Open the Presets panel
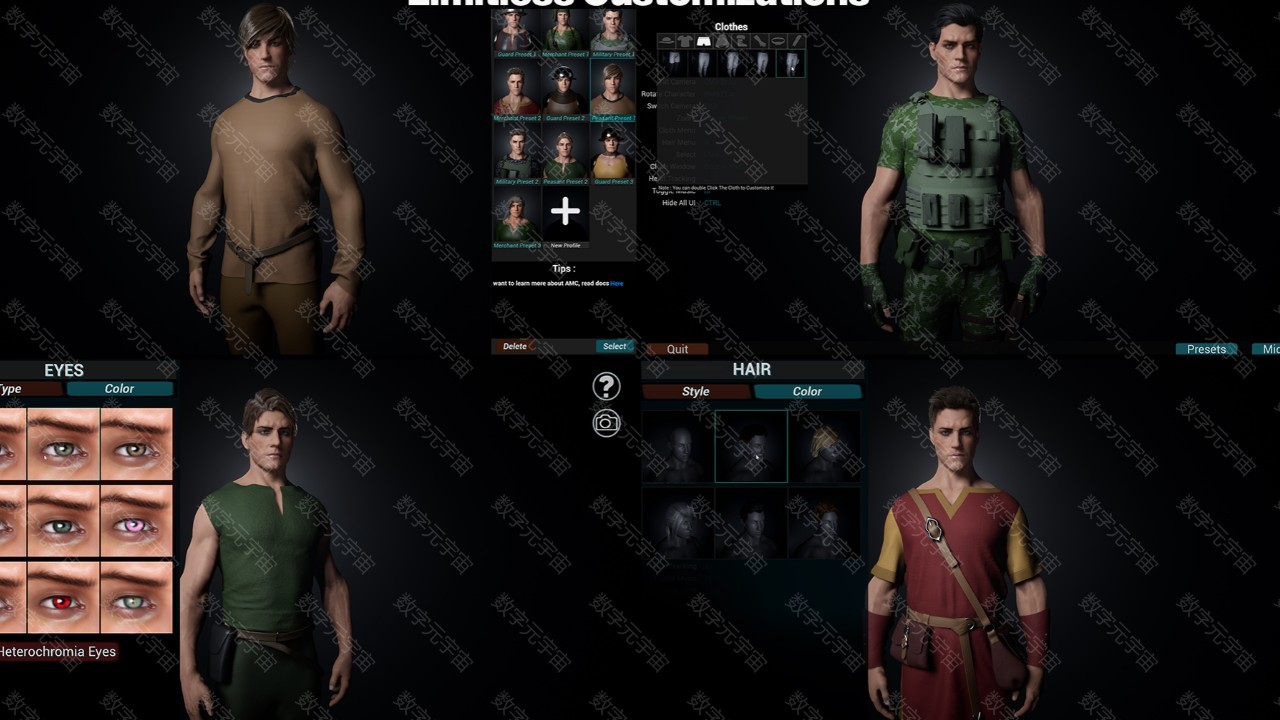Screen dimensions: 1280x720 1206,349
